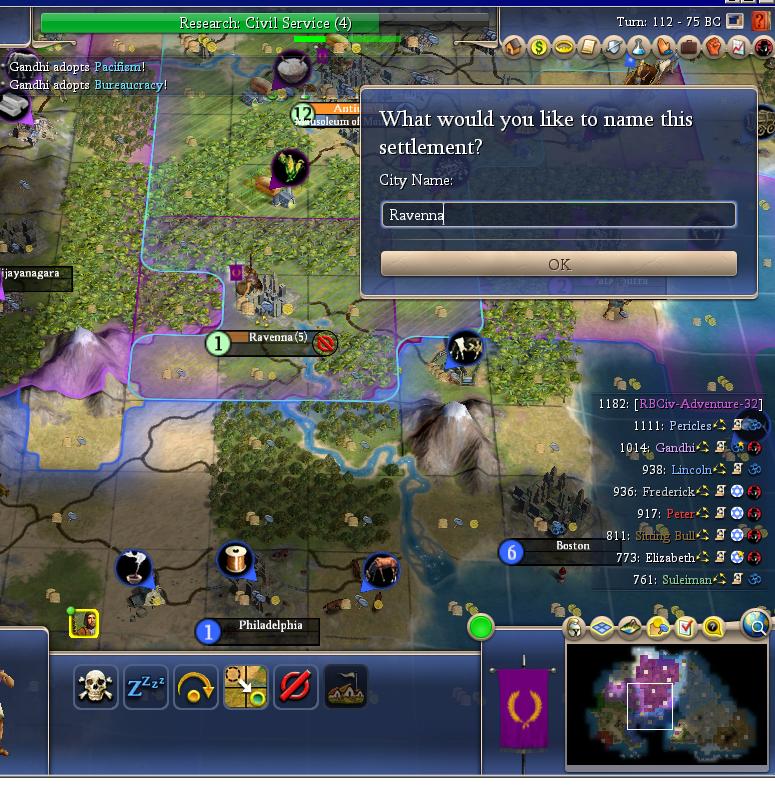775x791 pixels.
Task: Click the City Name text field
Action: coord(558,214)
